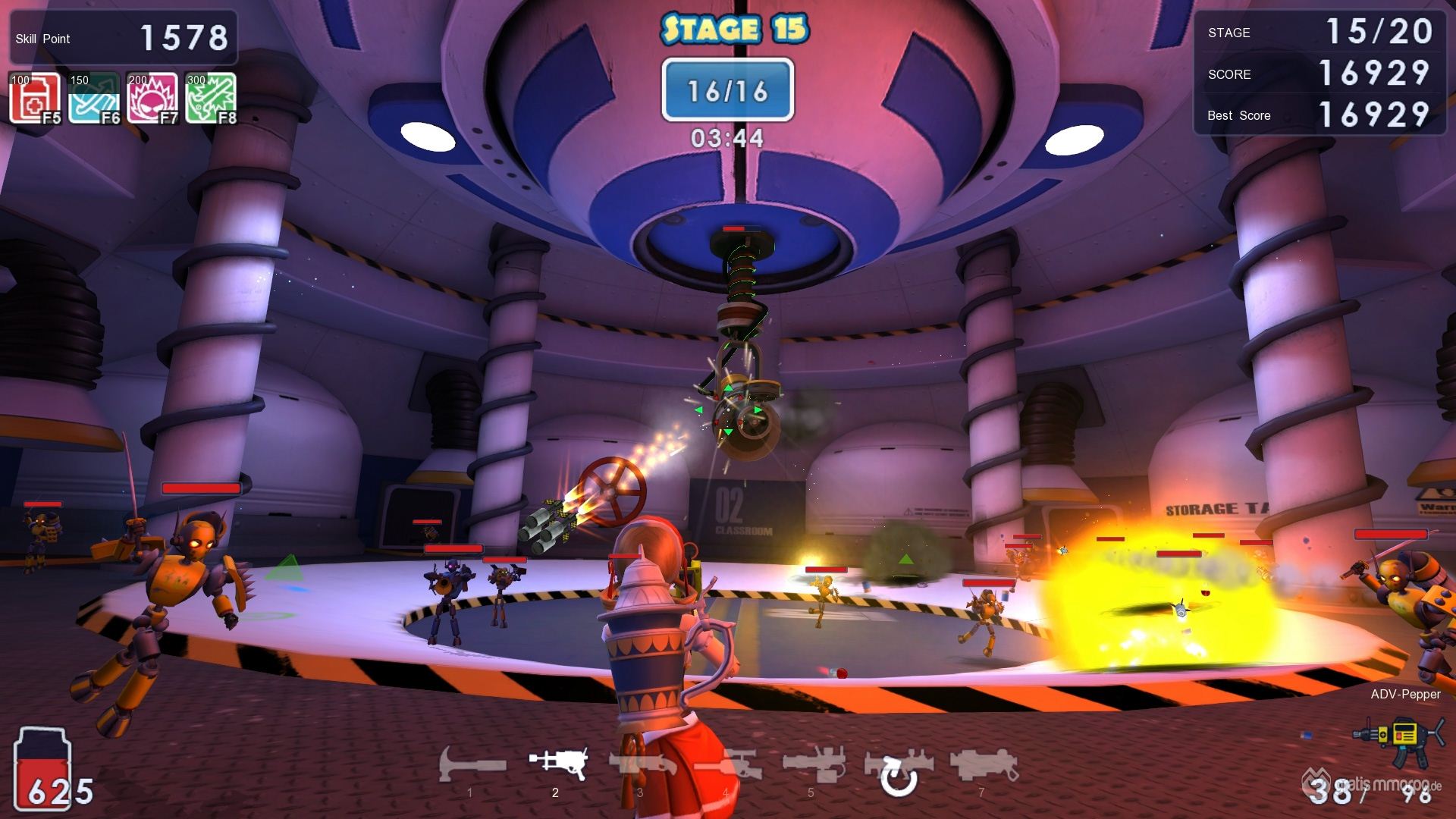Image resolution: width=1456 pixels, height=819 pixels.
Task: Use the blue sword-and-arrow skill
Action: coord(94,98)
